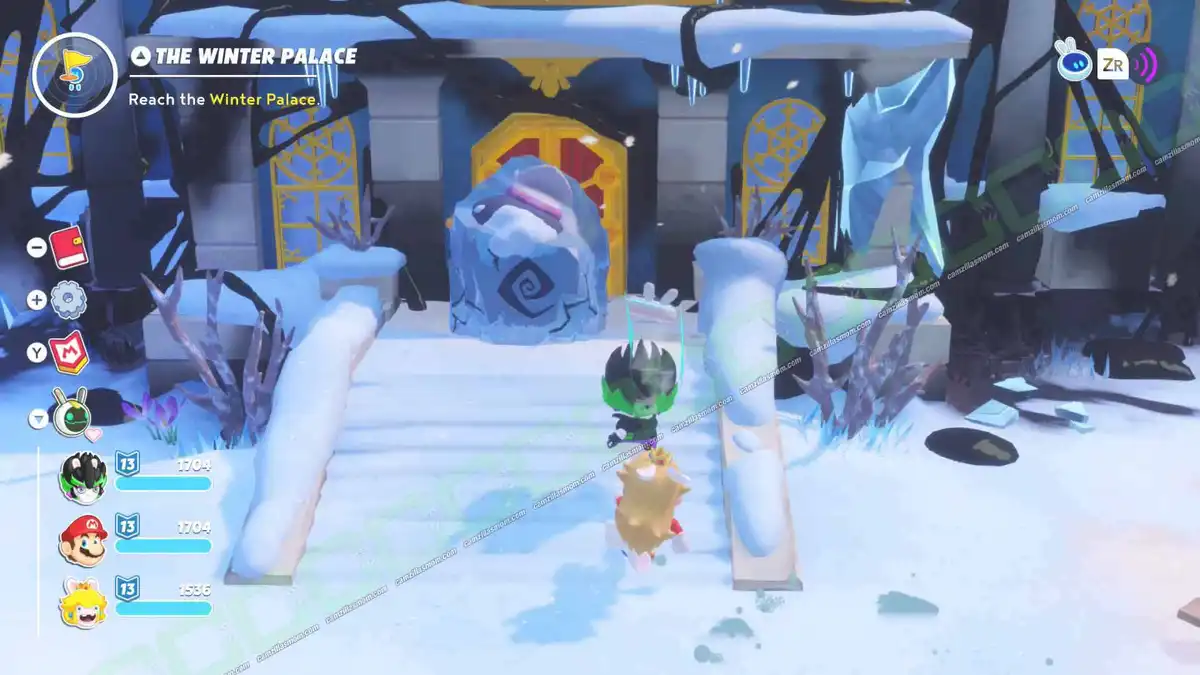The width and height of the screenshot is (1200, 675).
Task: Open the red journal book icon
Action: 69,246
